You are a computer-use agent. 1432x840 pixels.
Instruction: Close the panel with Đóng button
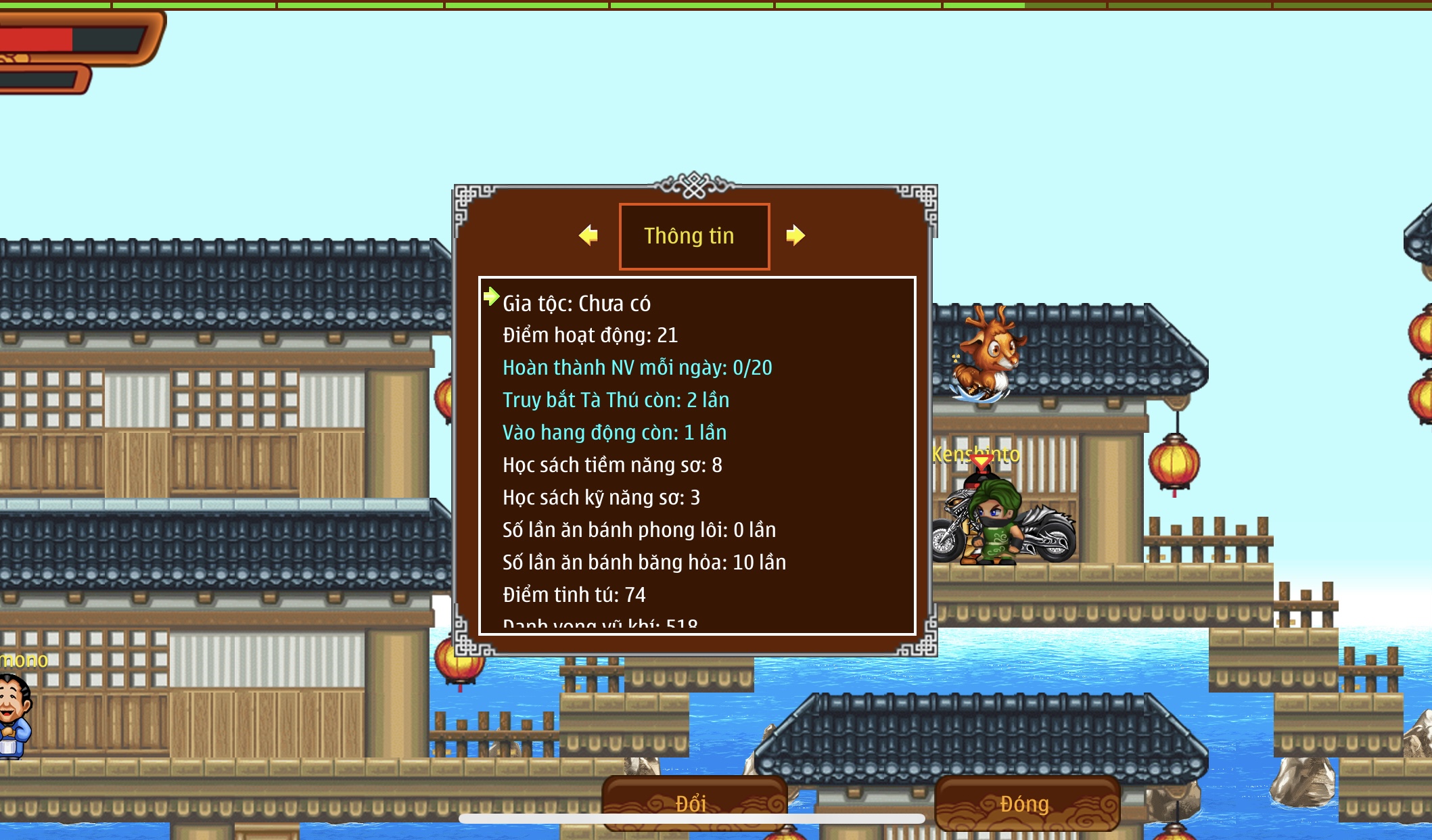pyautogui.click(x=1025, y=803)
